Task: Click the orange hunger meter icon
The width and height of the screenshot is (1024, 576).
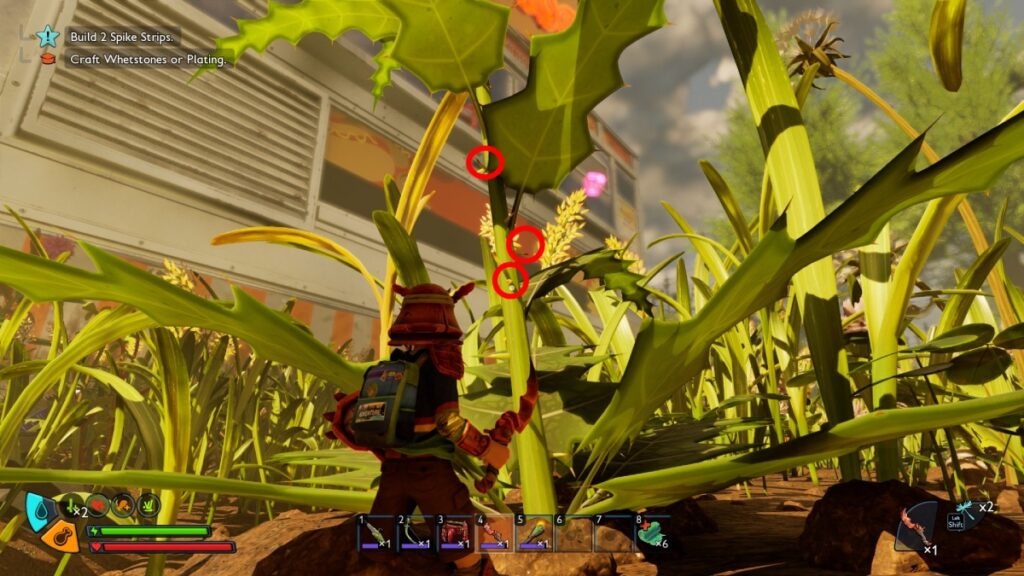Action: coord(59,536)
